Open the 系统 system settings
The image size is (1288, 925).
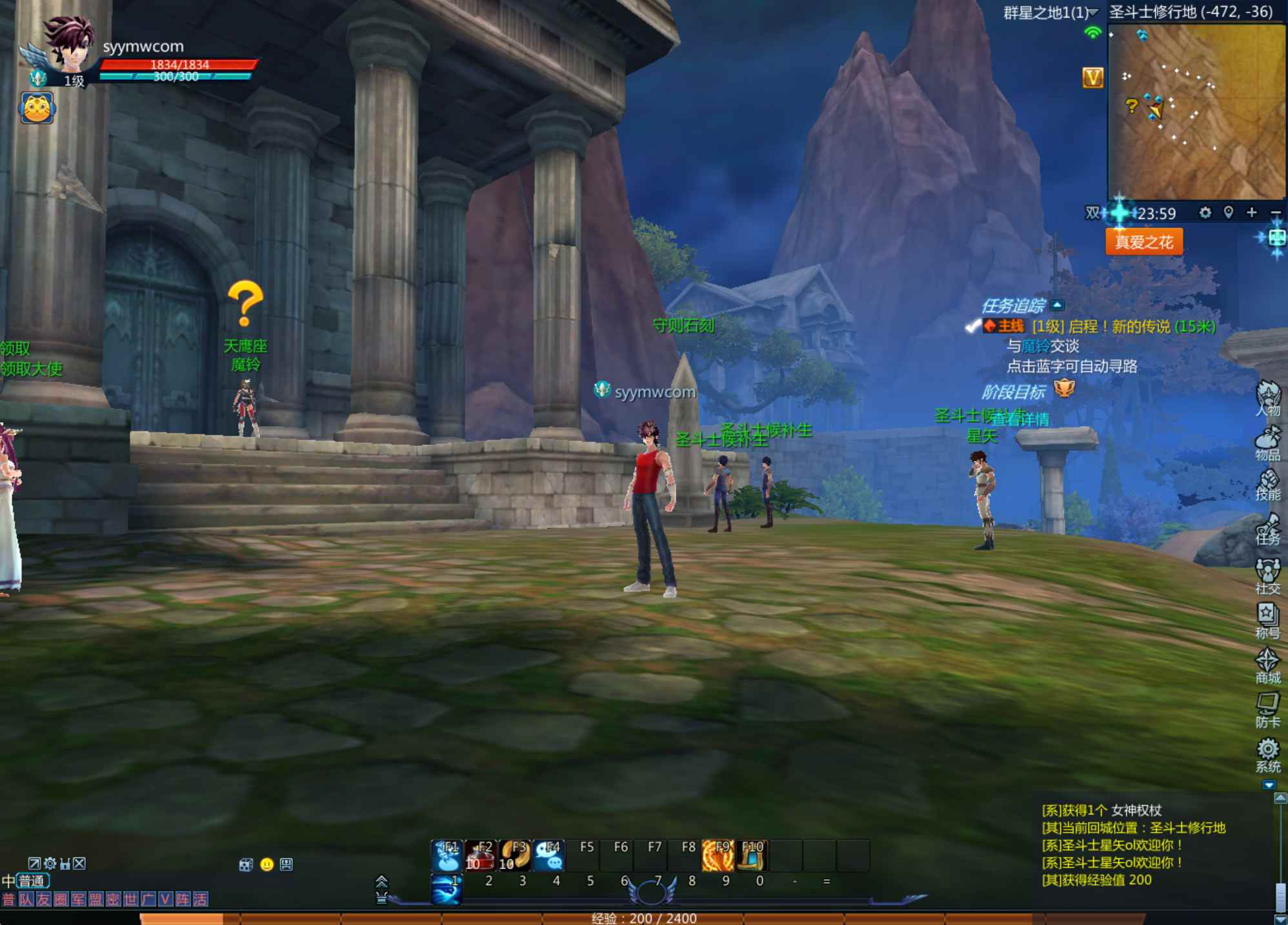click(x=1267, y=754)
